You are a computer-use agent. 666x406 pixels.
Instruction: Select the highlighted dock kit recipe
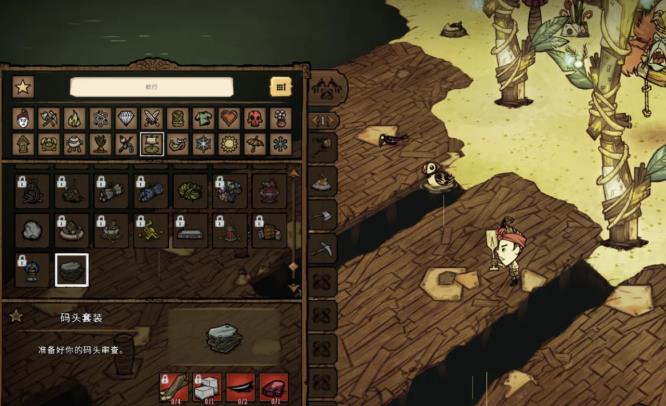[71, 269]
